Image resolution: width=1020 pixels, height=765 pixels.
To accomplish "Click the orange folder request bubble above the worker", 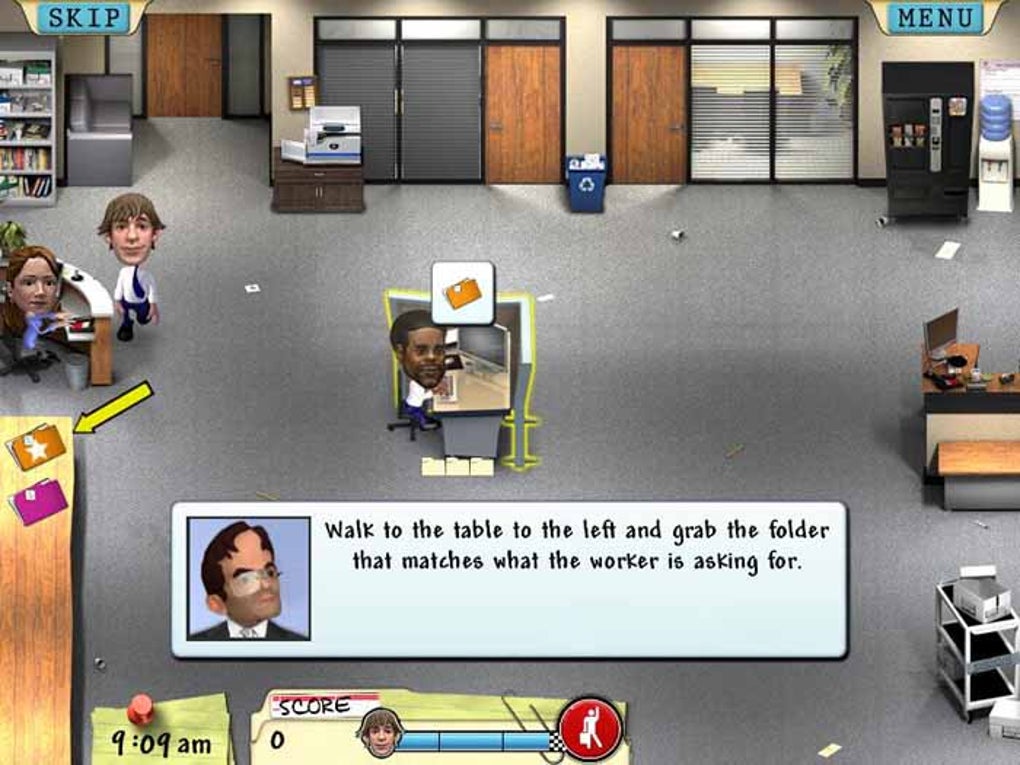I will pos(463,292).
